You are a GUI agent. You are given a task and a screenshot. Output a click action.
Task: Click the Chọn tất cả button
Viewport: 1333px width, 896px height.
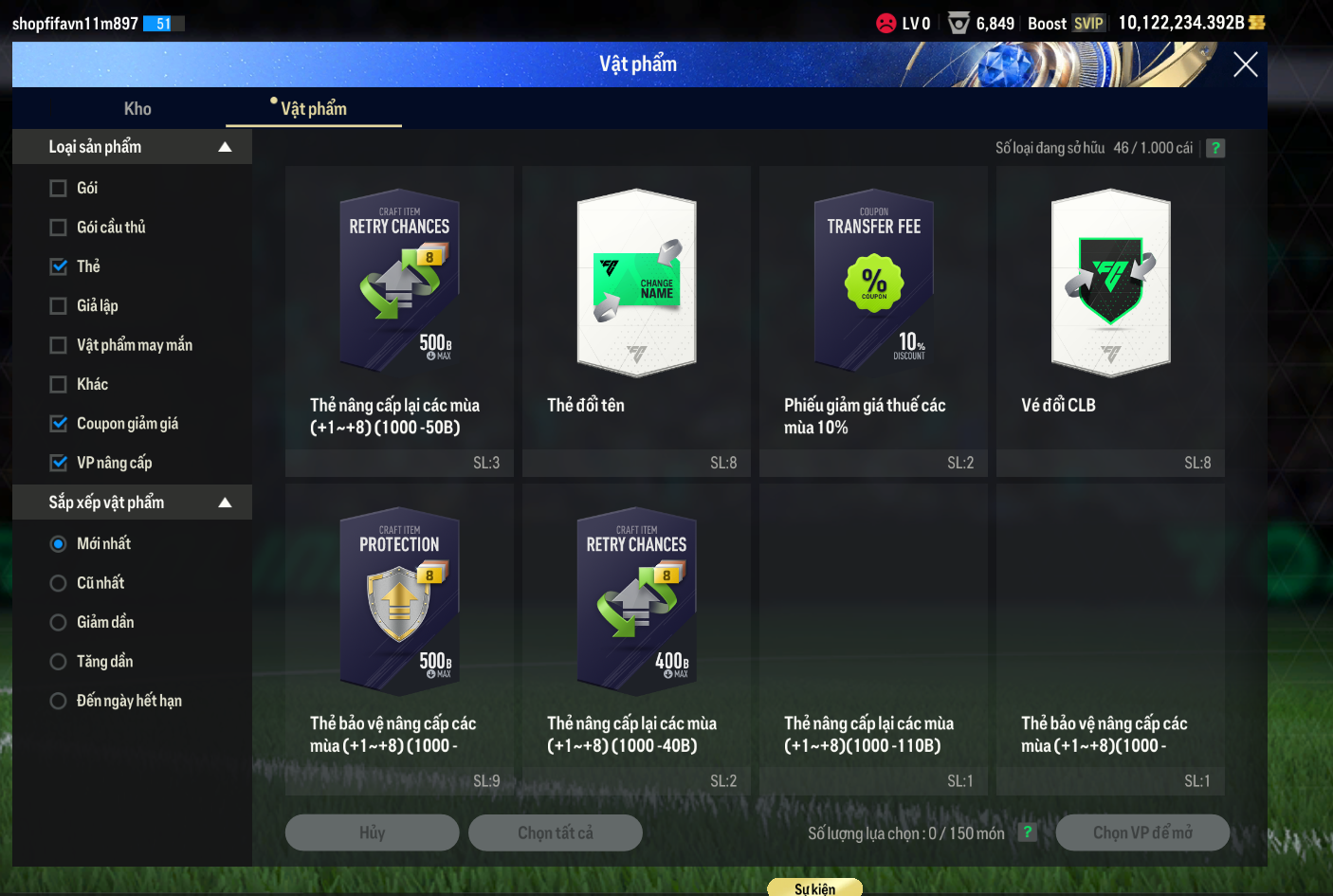click(x=556, y=832)
